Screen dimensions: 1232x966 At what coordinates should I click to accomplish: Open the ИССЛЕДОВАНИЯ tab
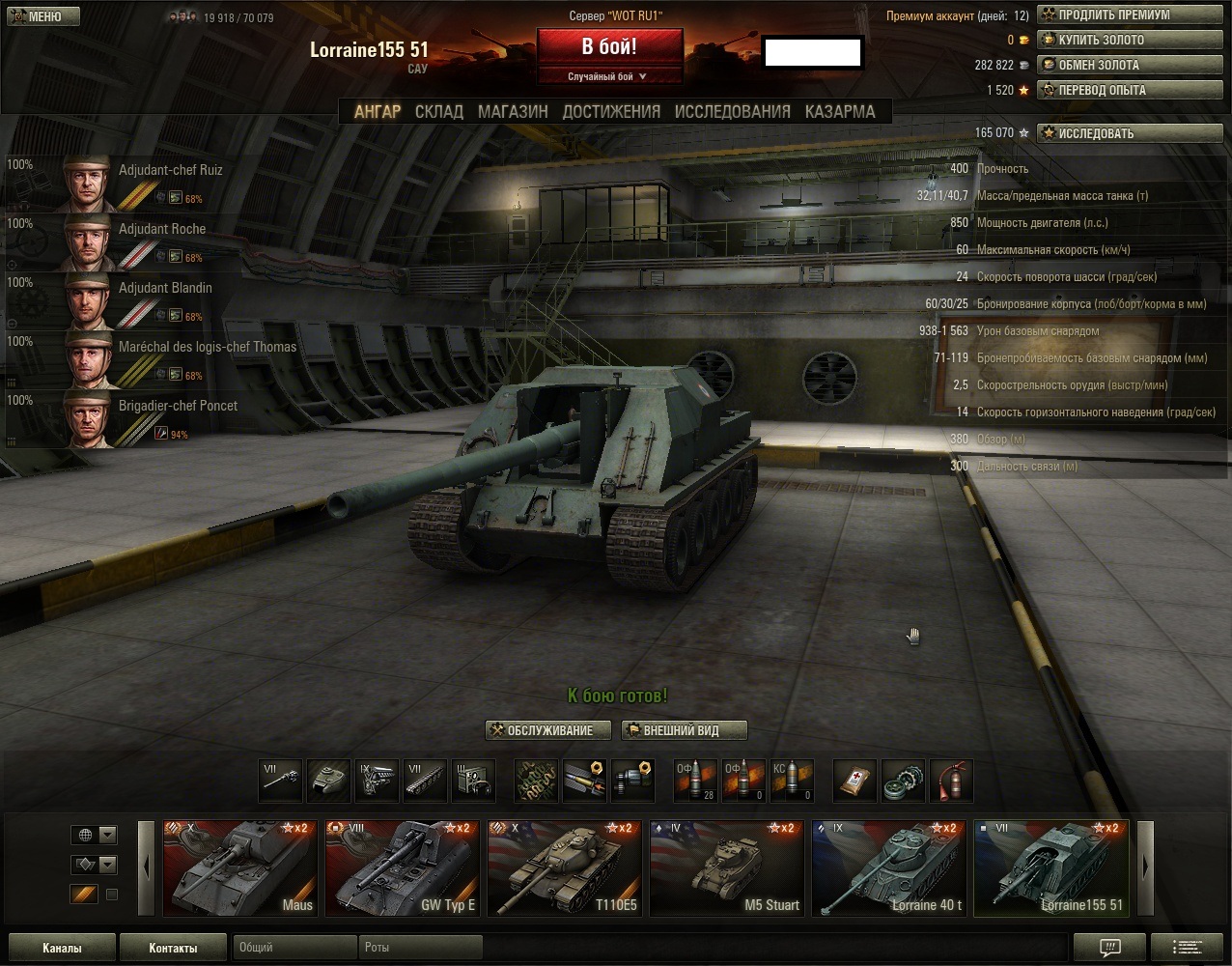(x=732, y=112)
